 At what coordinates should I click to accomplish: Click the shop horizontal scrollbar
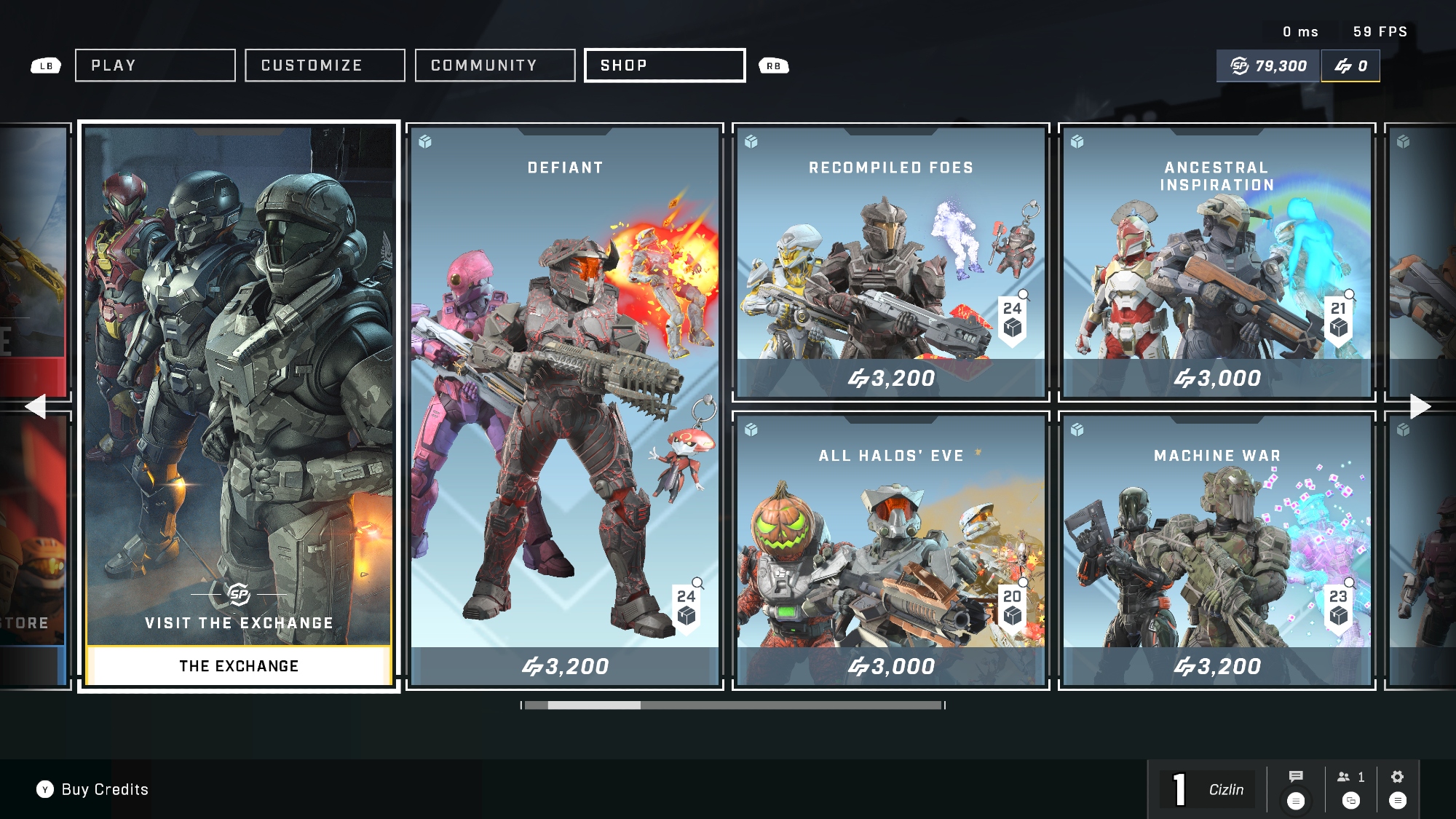click(733, 705)
